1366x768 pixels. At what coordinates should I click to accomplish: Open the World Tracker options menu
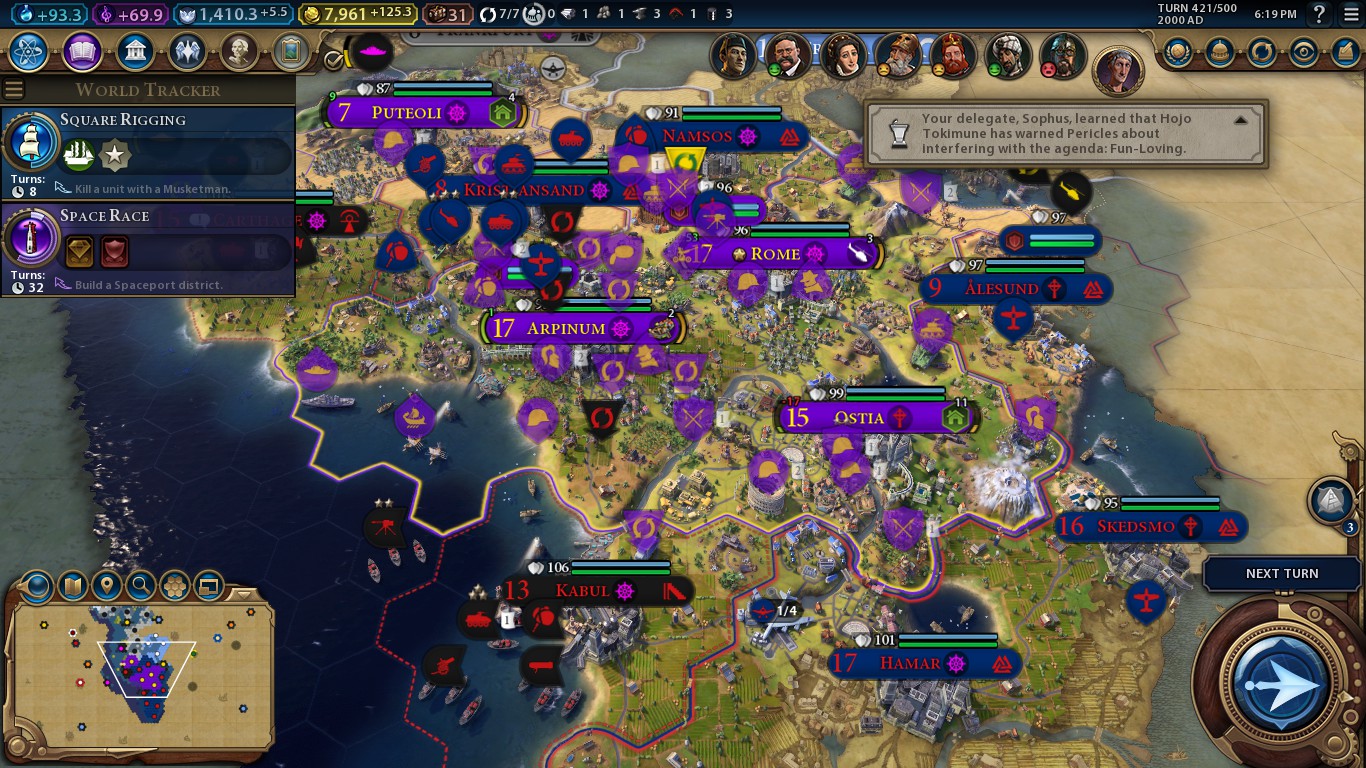[13, 88]
